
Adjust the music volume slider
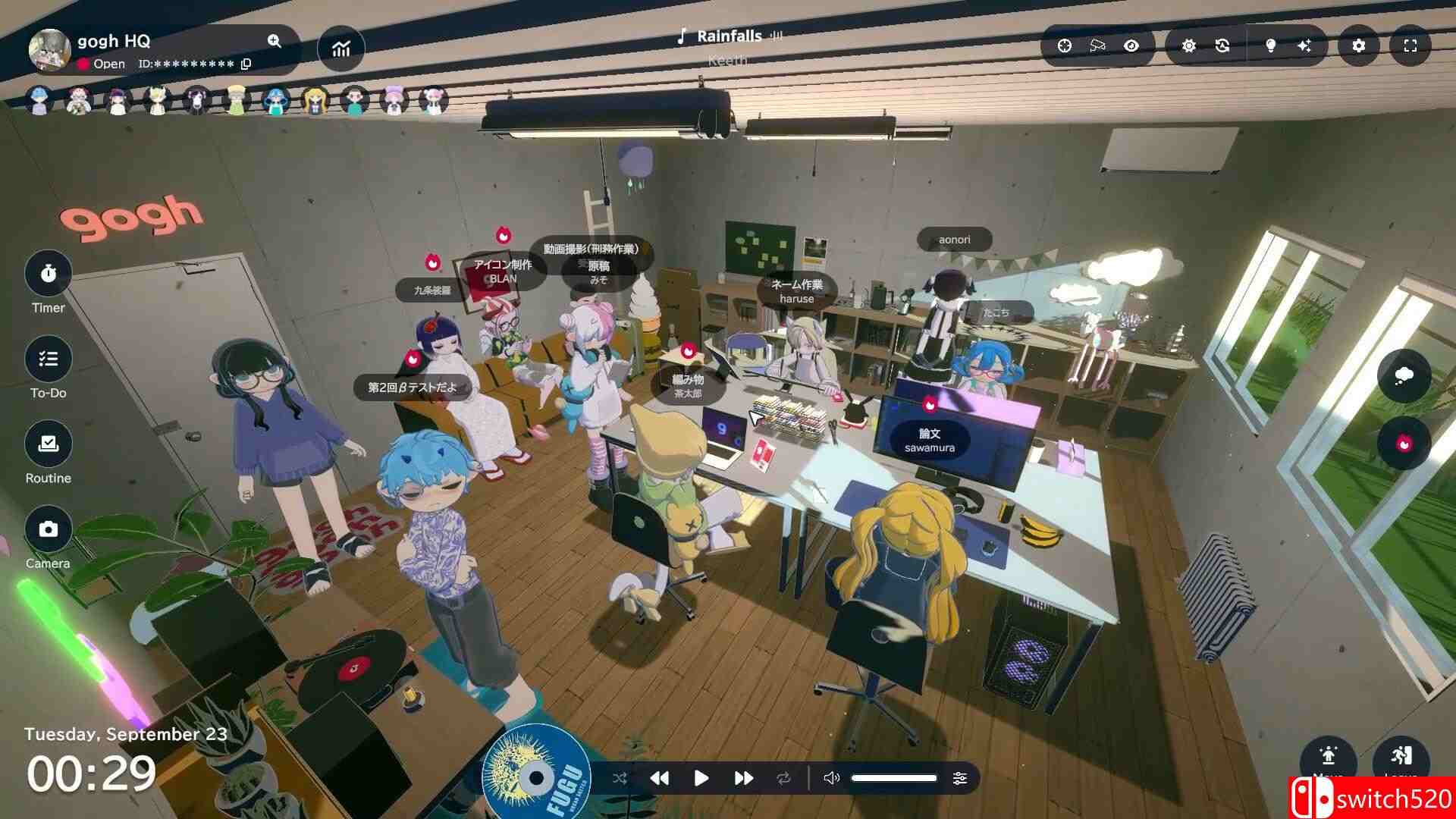pos(895,778)
